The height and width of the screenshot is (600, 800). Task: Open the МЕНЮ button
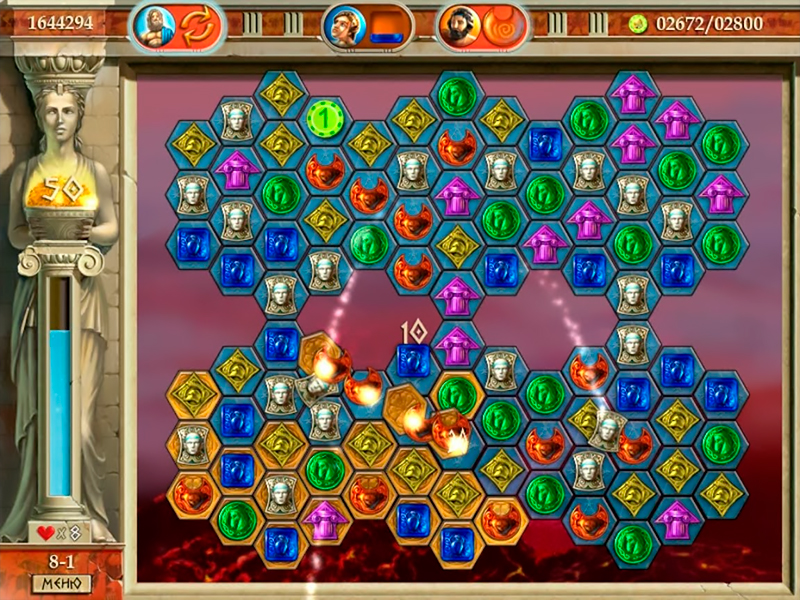coord(62,583)
